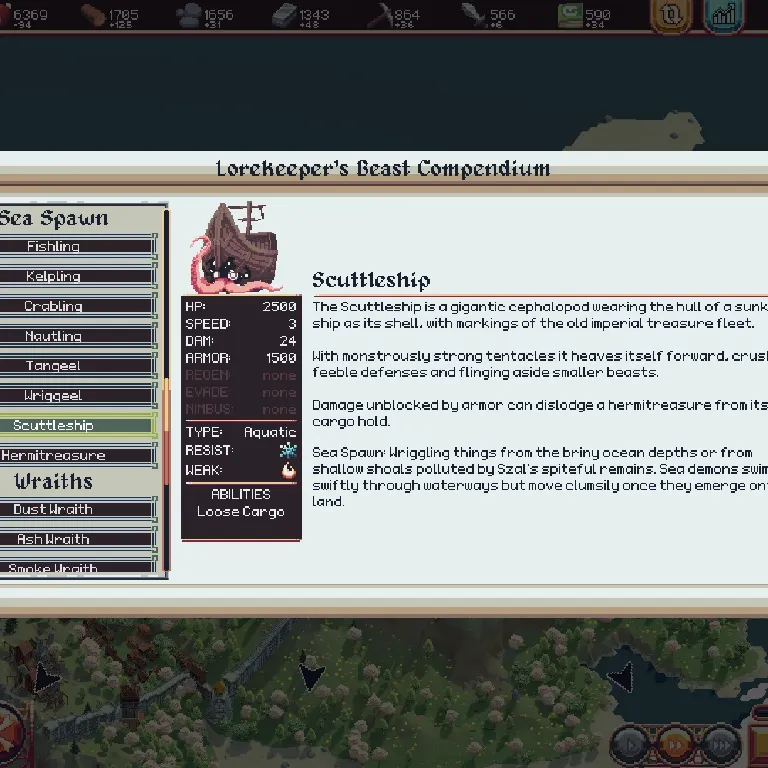
Task: Open the orange swap-arrows button
Action: (x=669, y=16)
